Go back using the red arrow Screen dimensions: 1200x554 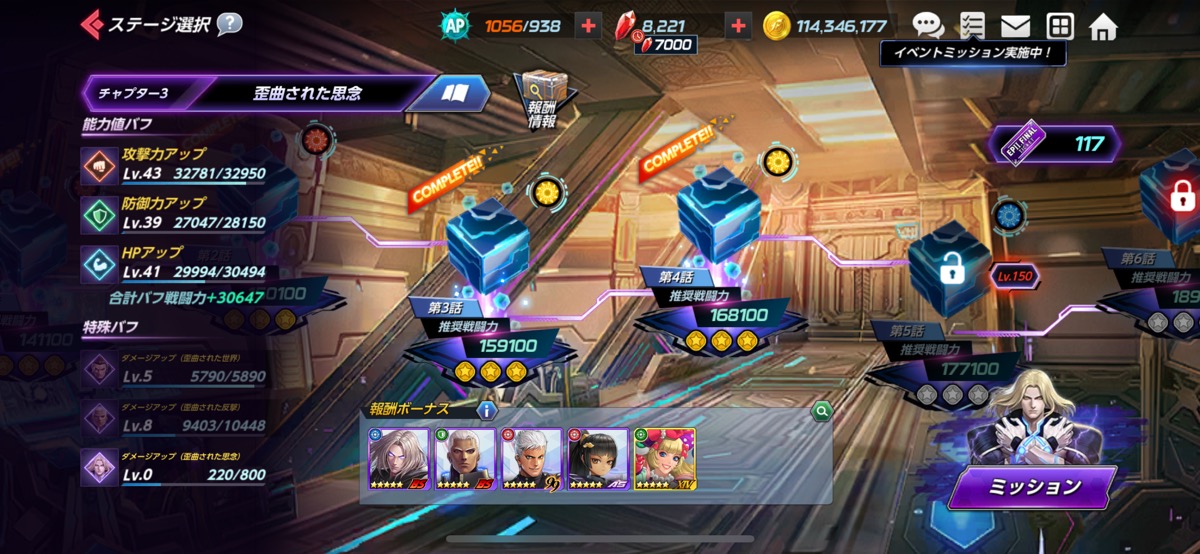pos(92,24)
